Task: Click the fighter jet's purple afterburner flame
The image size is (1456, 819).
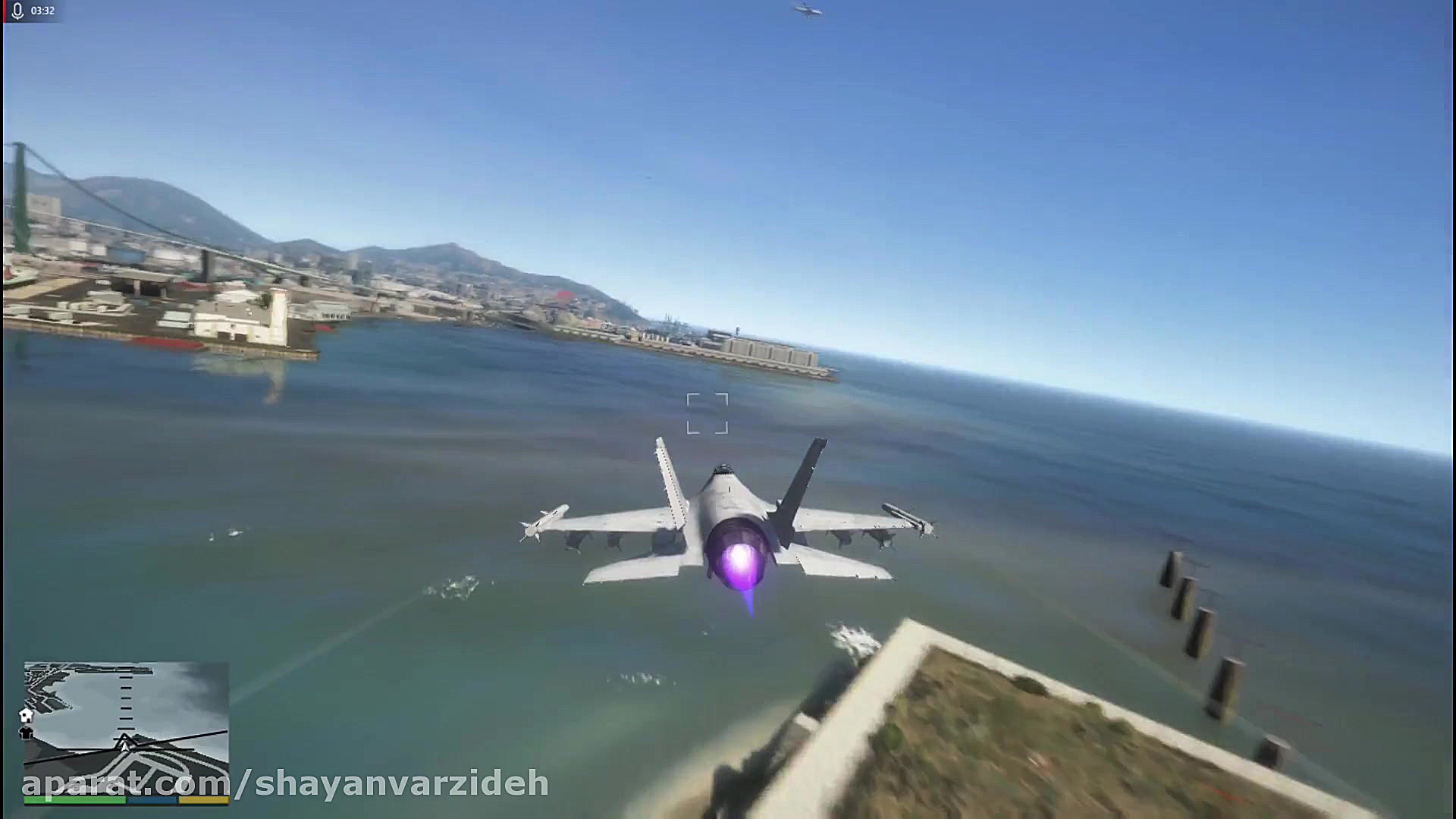Action: click(742, 563)
